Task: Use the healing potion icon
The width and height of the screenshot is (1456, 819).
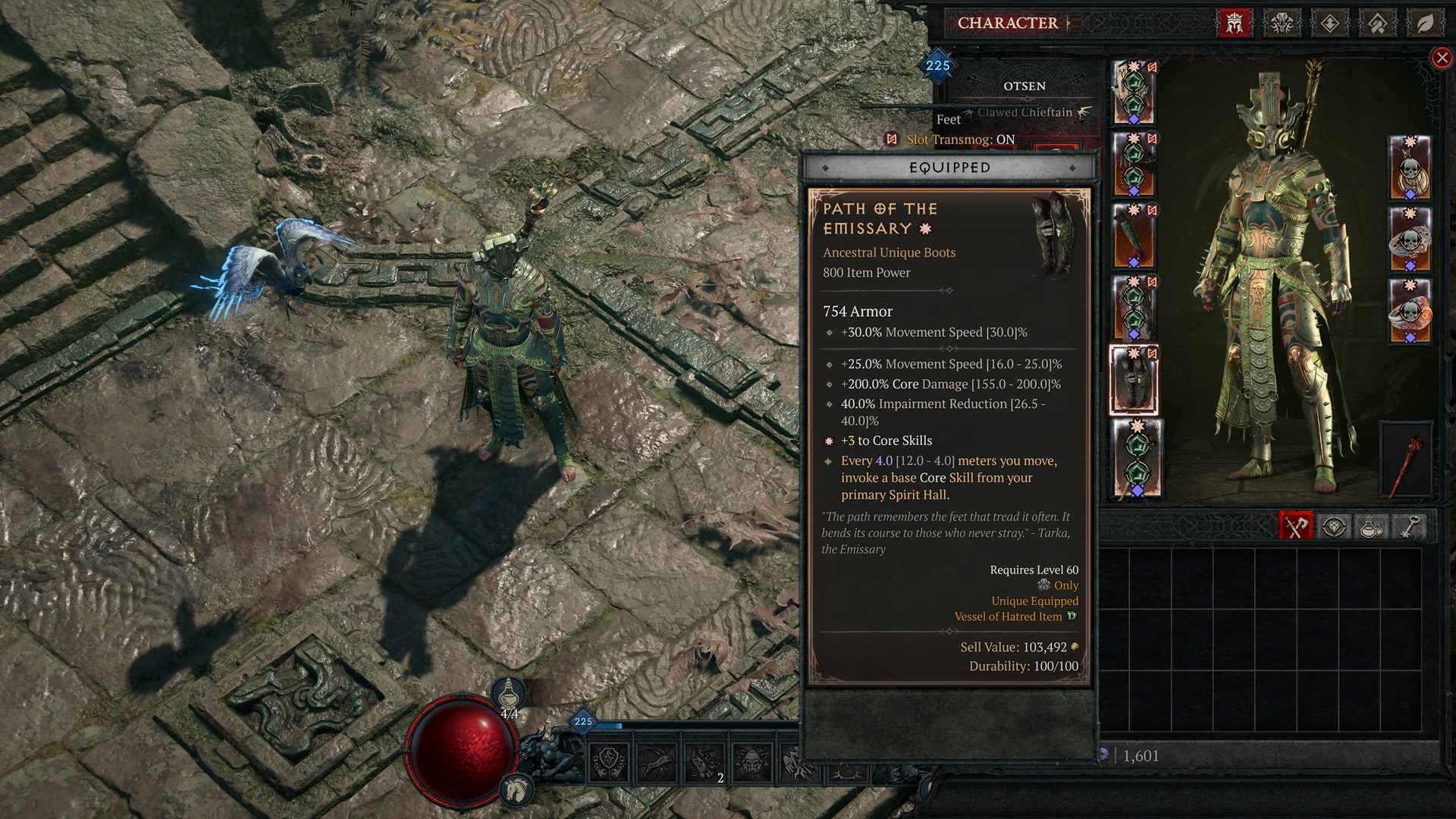Action: (510, 694)
